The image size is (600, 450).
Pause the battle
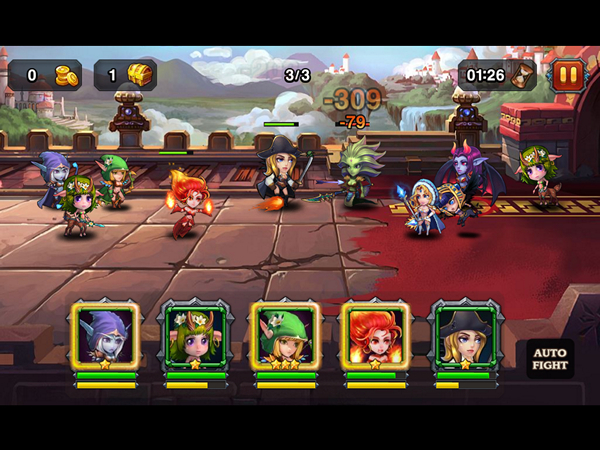coord(567,76)
